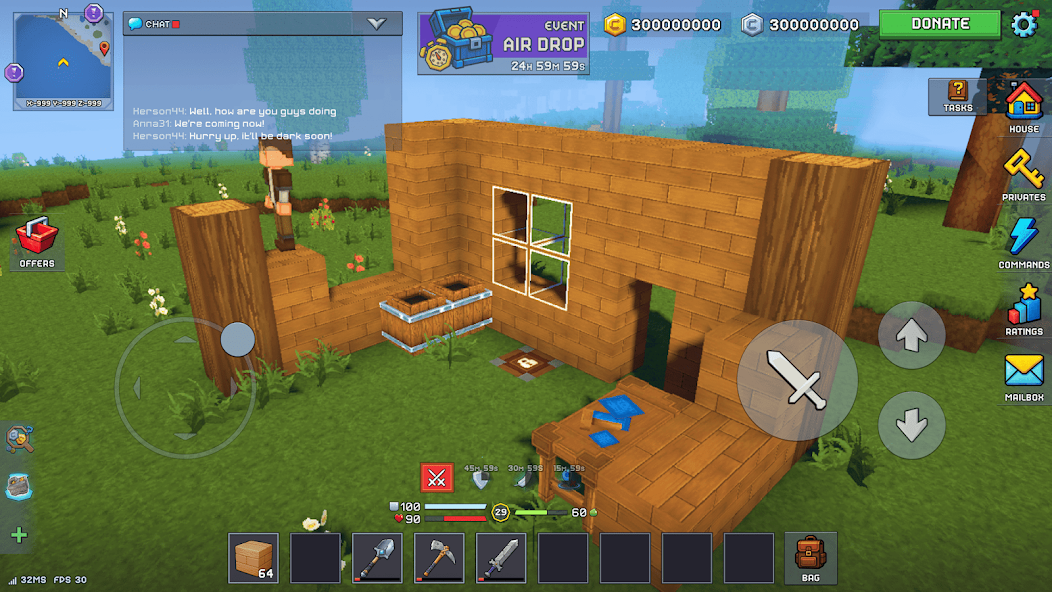
Task: Expand the chat dropdown arrow
Action: click(x=377, y=24)
